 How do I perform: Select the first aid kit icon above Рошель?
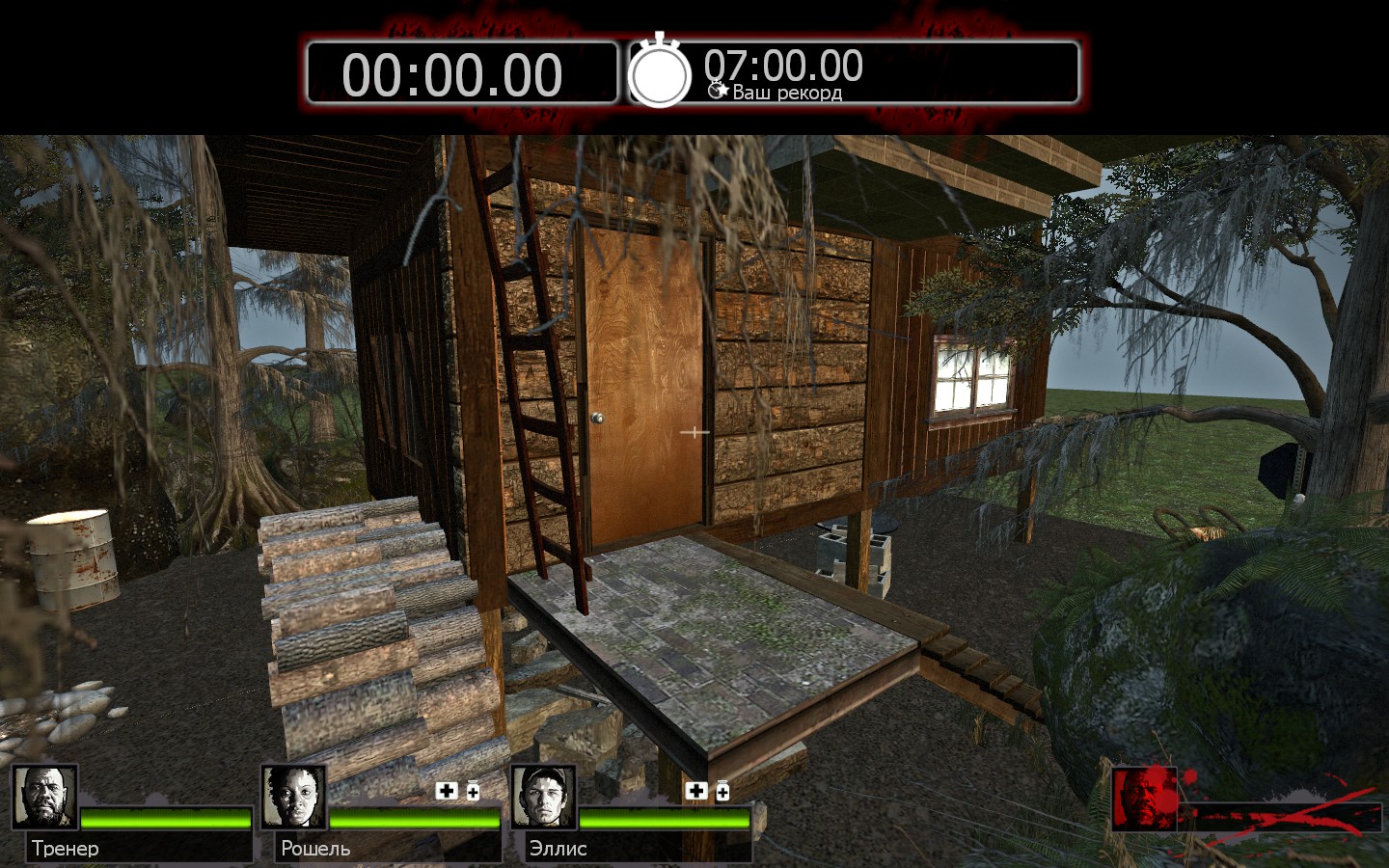point(447,791)
